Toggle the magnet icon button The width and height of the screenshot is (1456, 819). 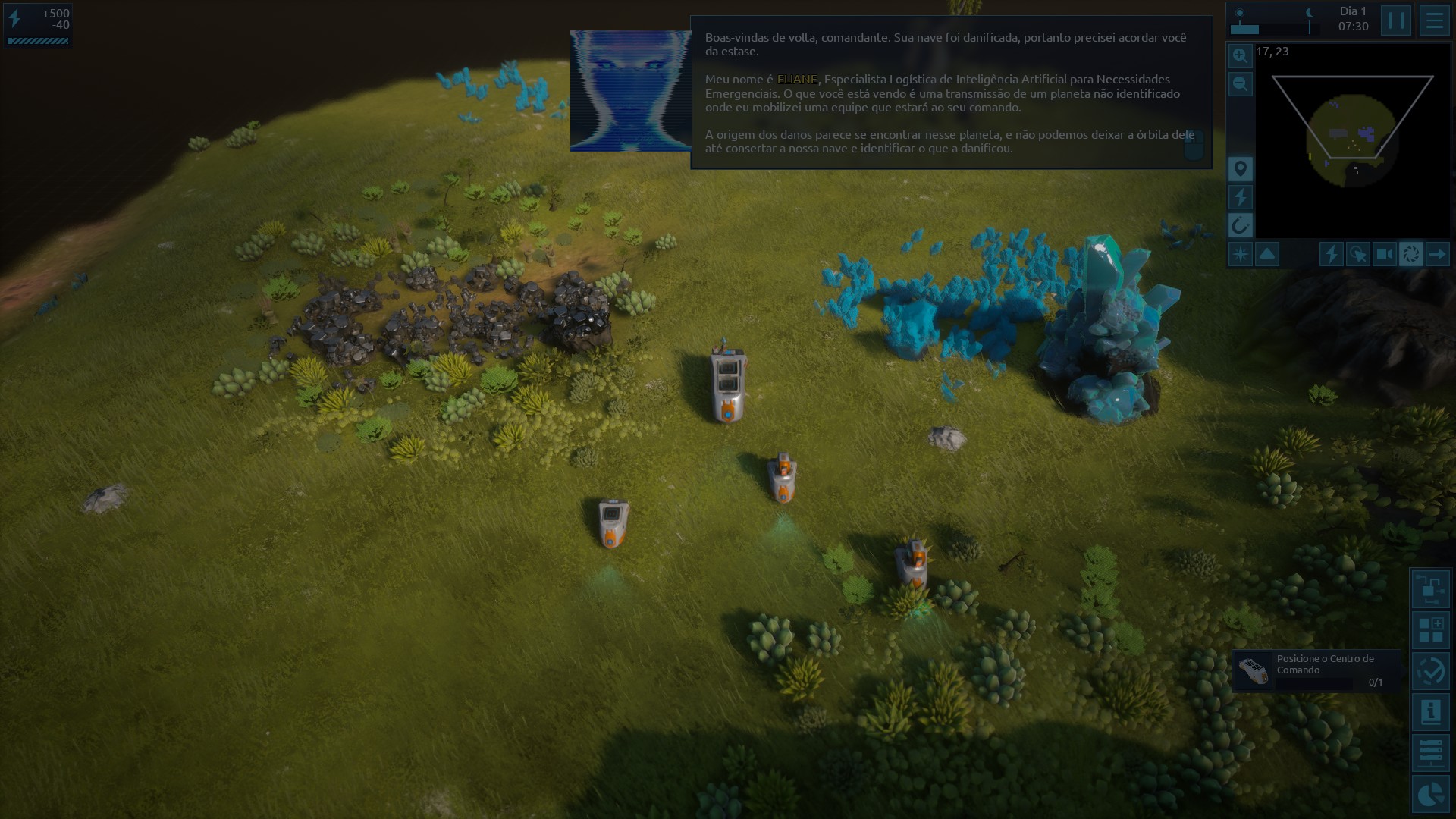coord(1240,225)
